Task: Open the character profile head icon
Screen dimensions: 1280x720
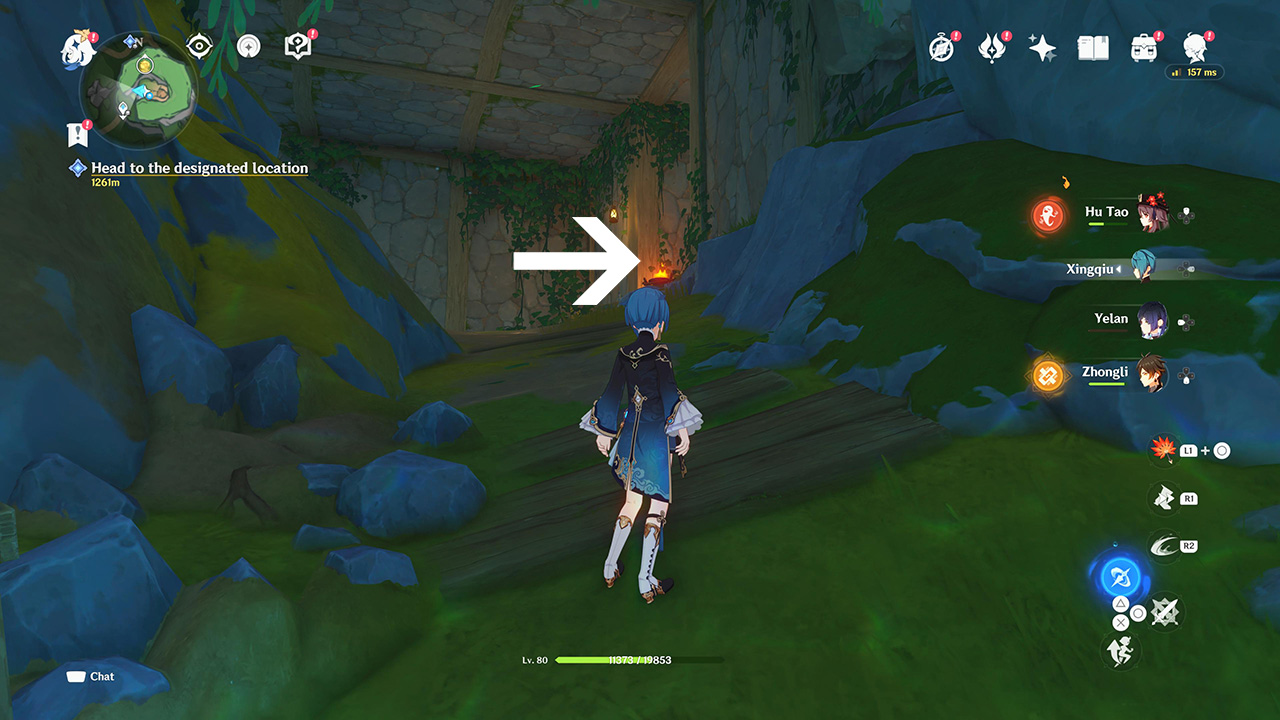Action: tap(1194, 47)
